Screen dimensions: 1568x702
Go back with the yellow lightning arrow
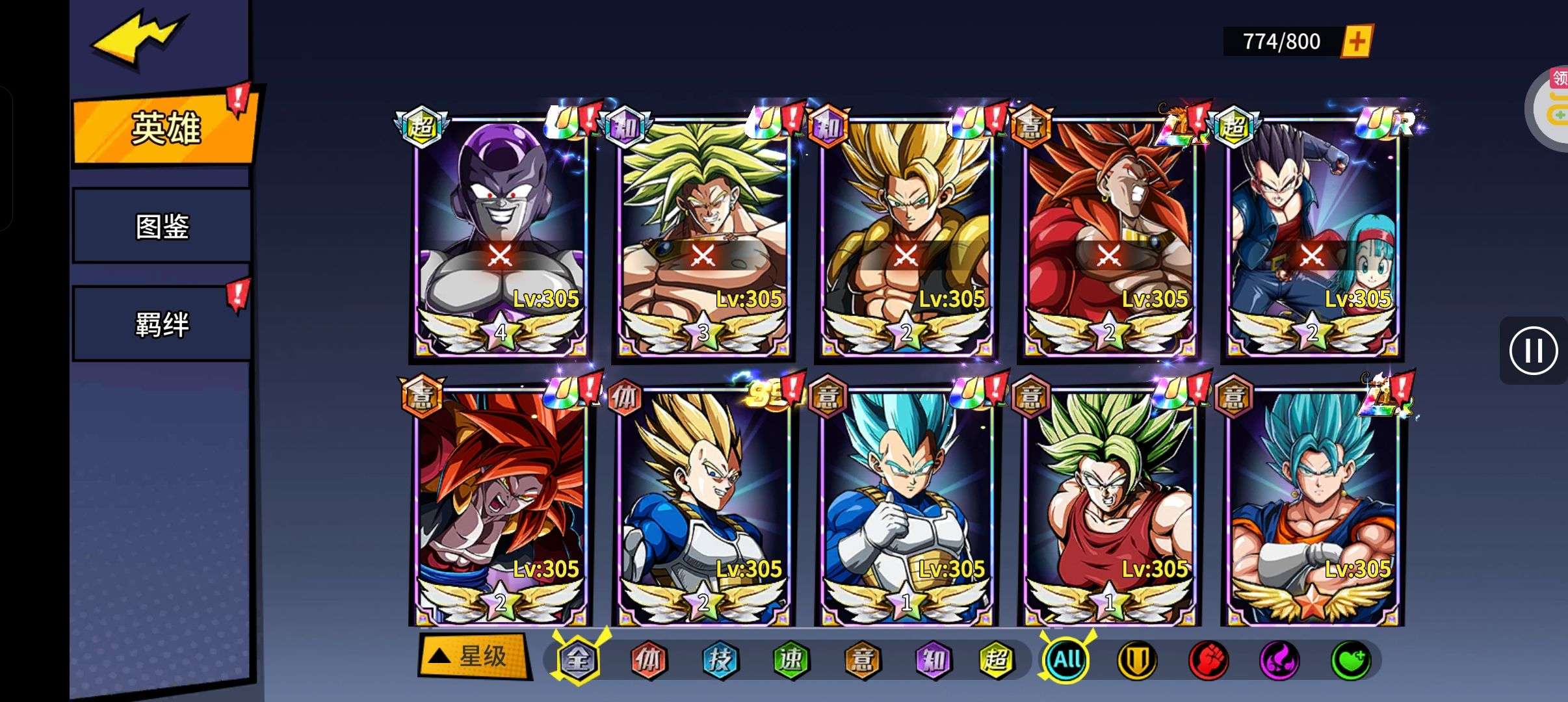pos(138,39)
